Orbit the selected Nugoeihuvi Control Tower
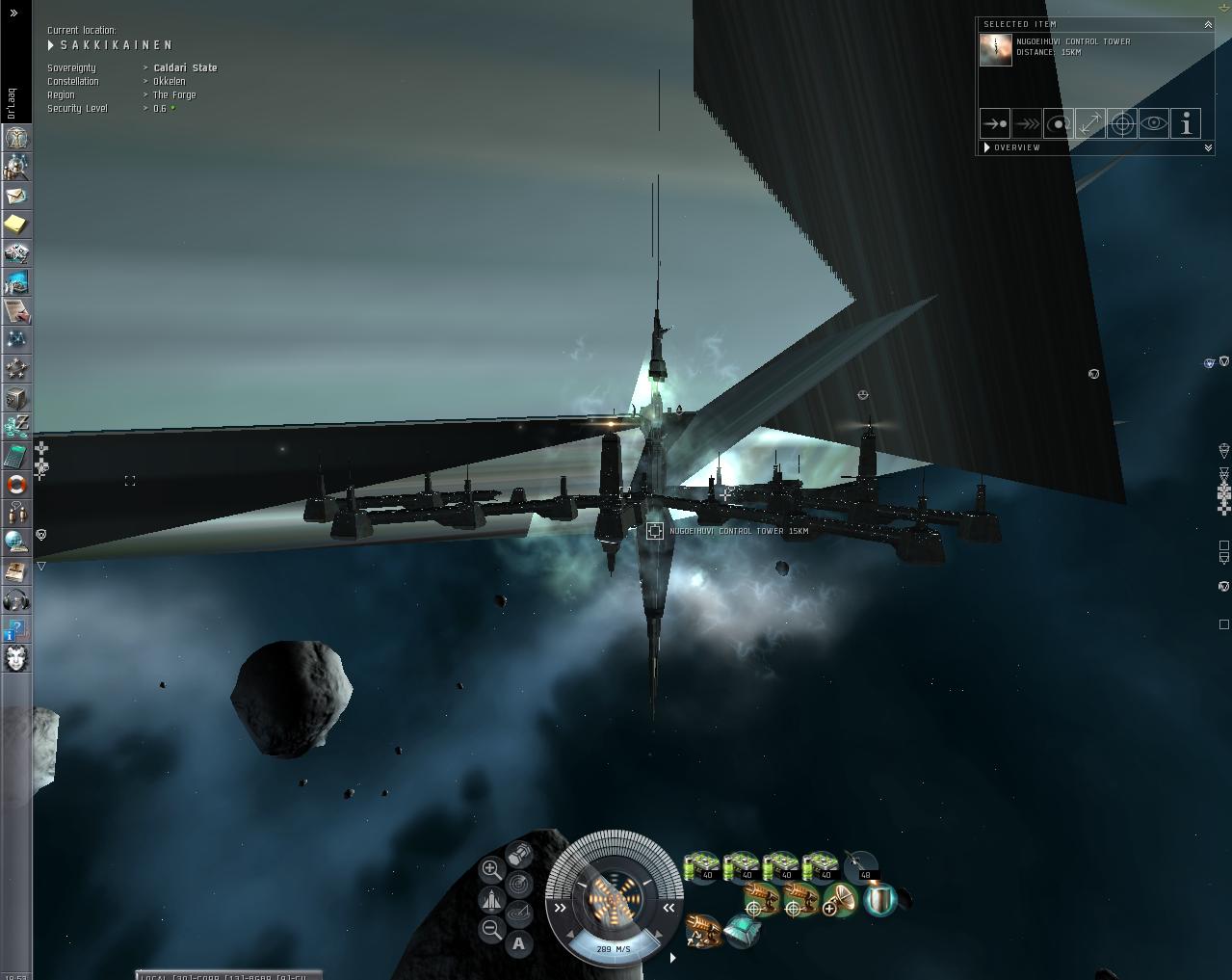The image size is (1232, 980). click(x=1058, y=123)
